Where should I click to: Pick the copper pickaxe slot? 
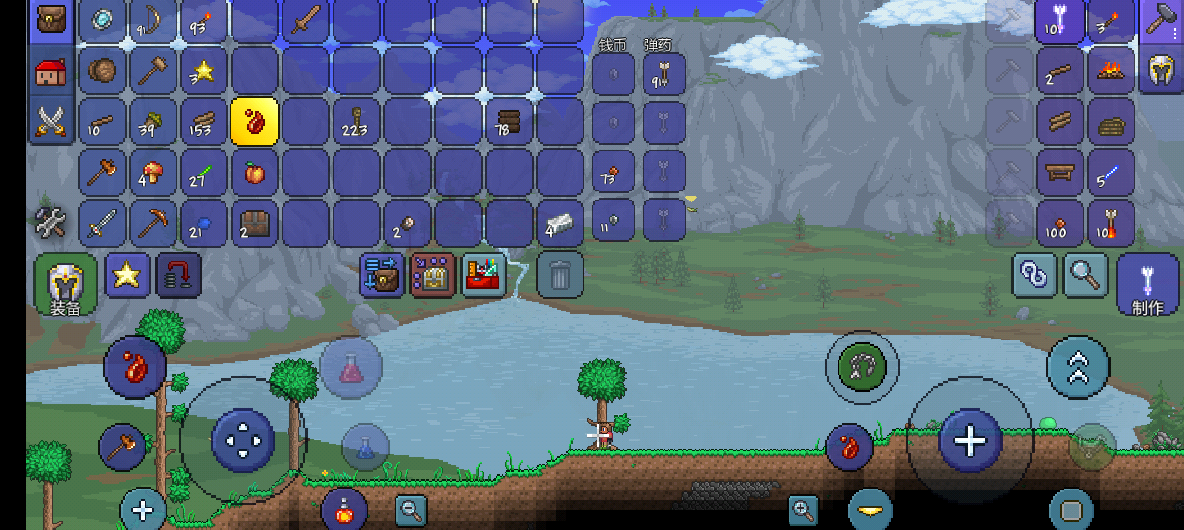[153, 222]
